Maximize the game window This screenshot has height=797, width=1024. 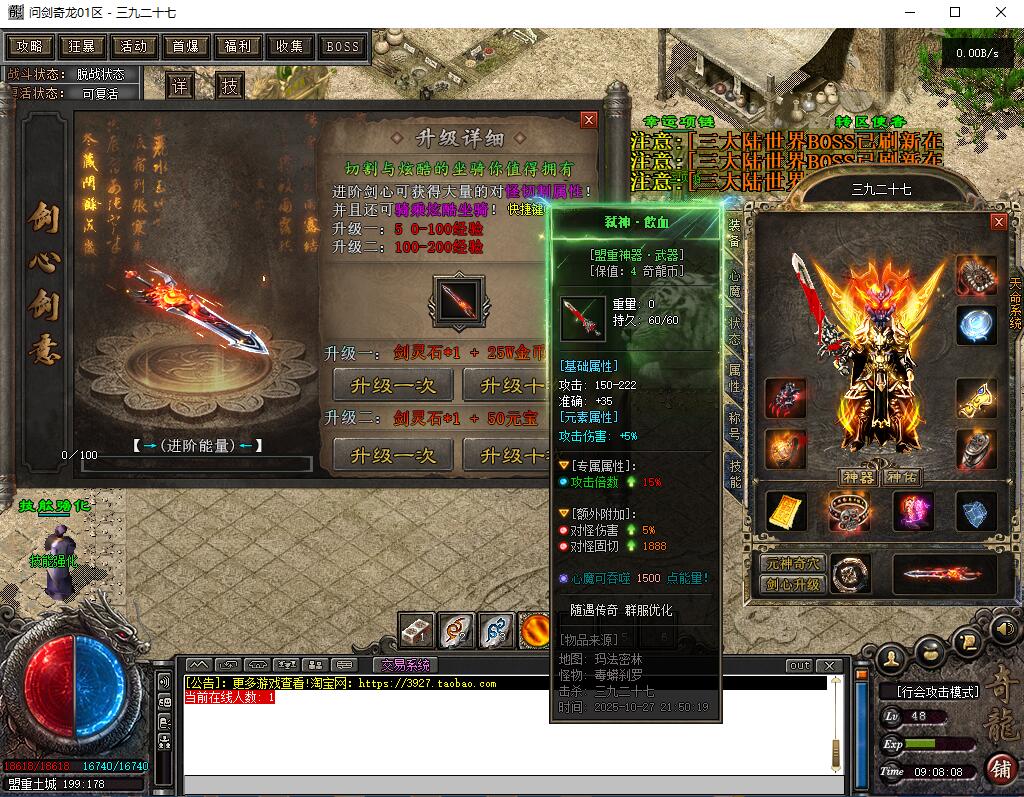(x=955, y=12)
